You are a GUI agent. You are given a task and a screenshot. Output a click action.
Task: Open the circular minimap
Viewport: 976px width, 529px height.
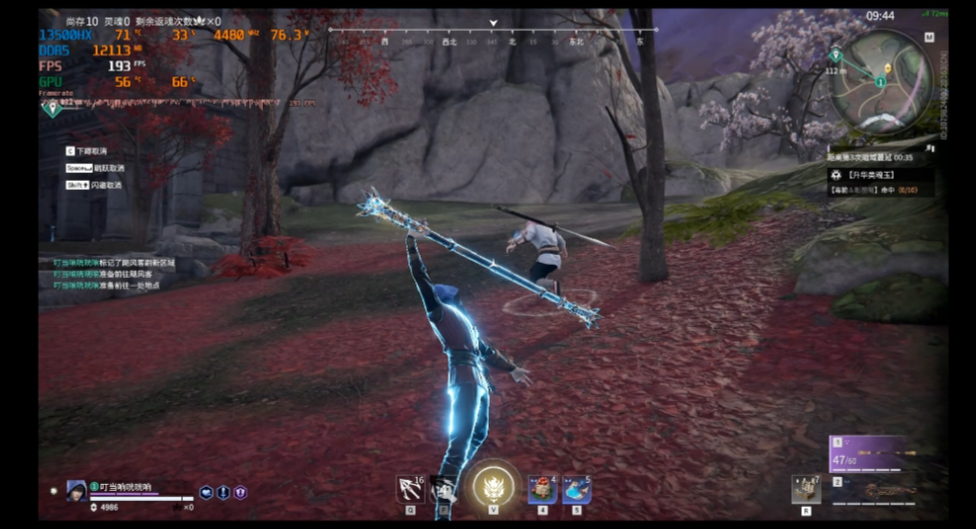point(882,82)
